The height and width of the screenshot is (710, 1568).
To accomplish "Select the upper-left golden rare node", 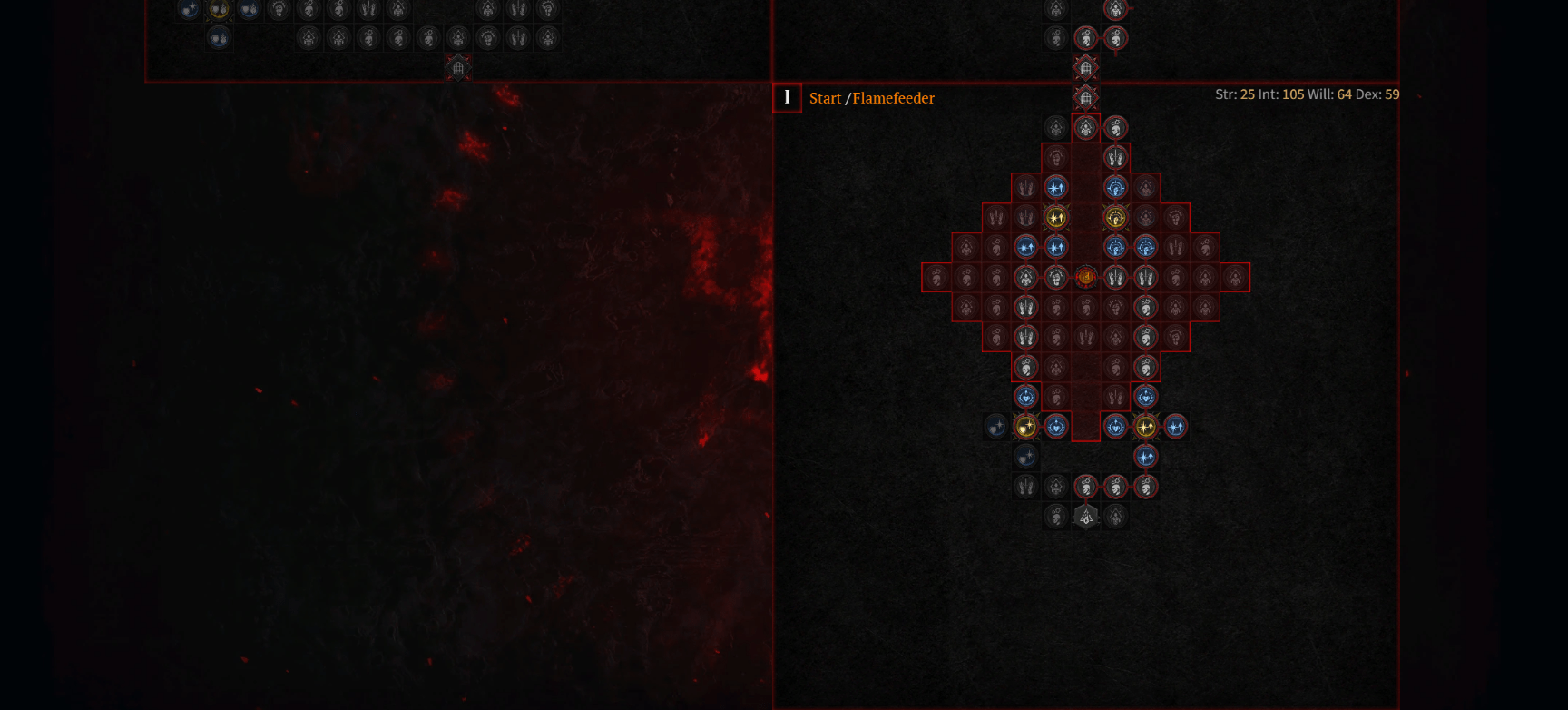I will coord(1055,217).
